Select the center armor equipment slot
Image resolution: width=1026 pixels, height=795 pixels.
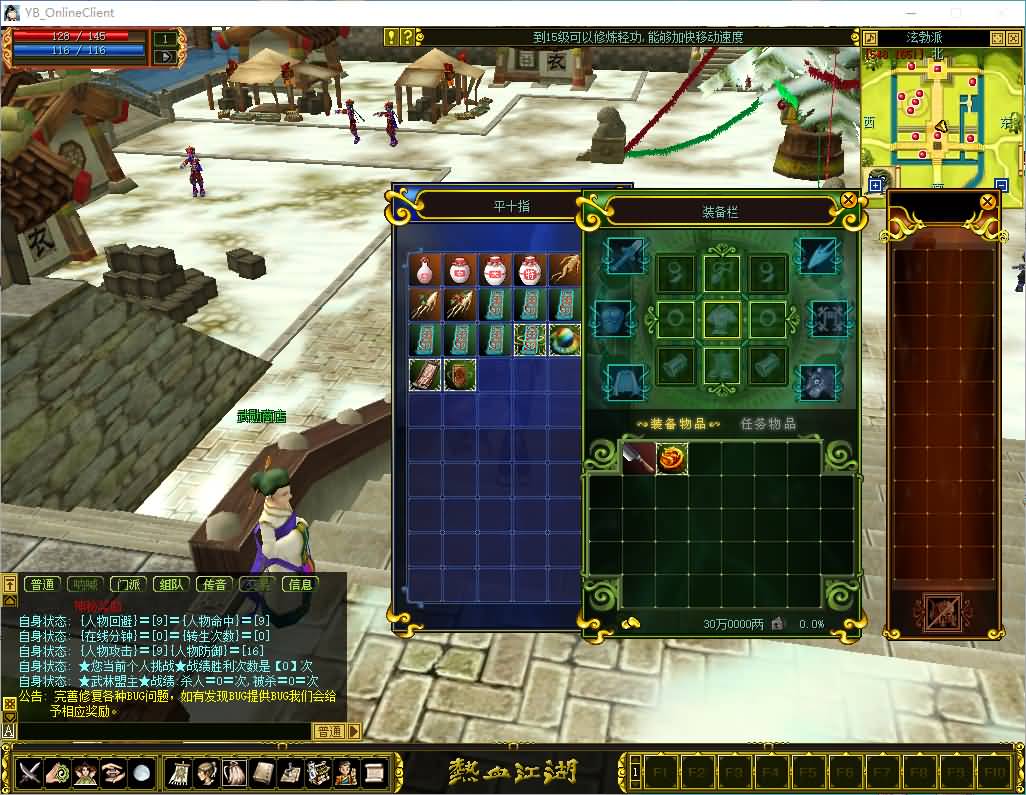[721, 320]
